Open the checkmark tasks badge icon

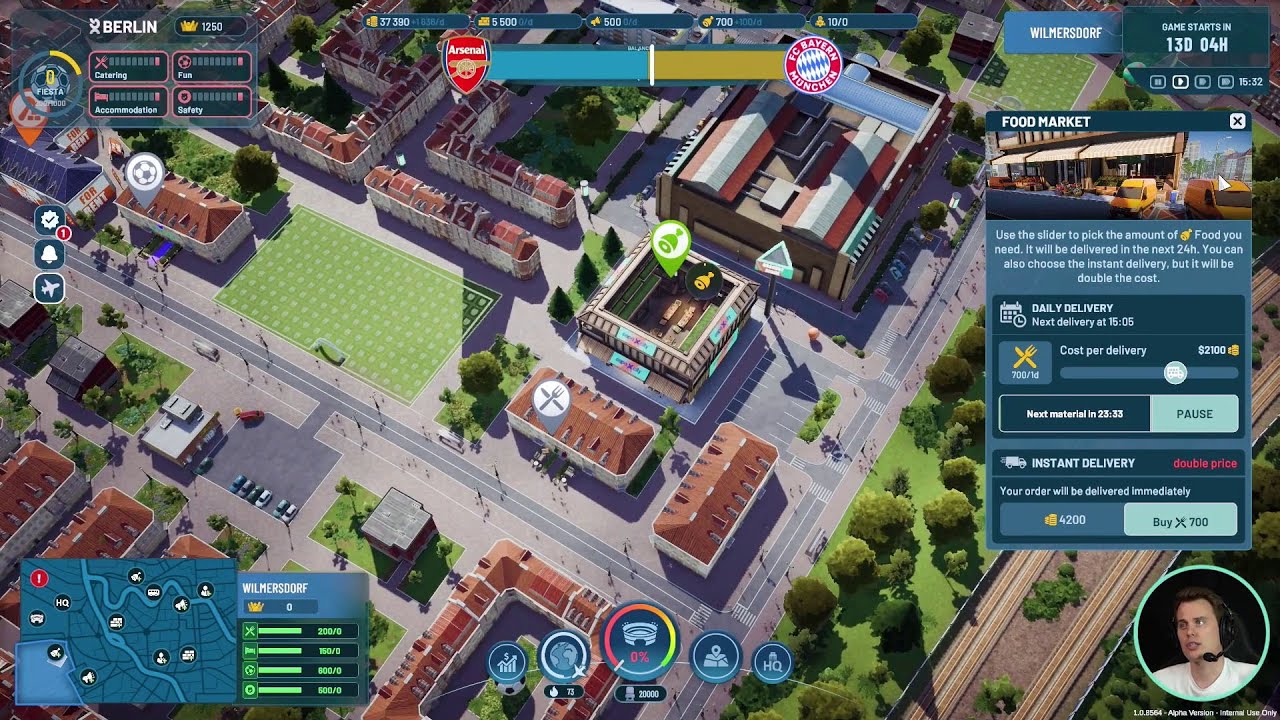49,219
